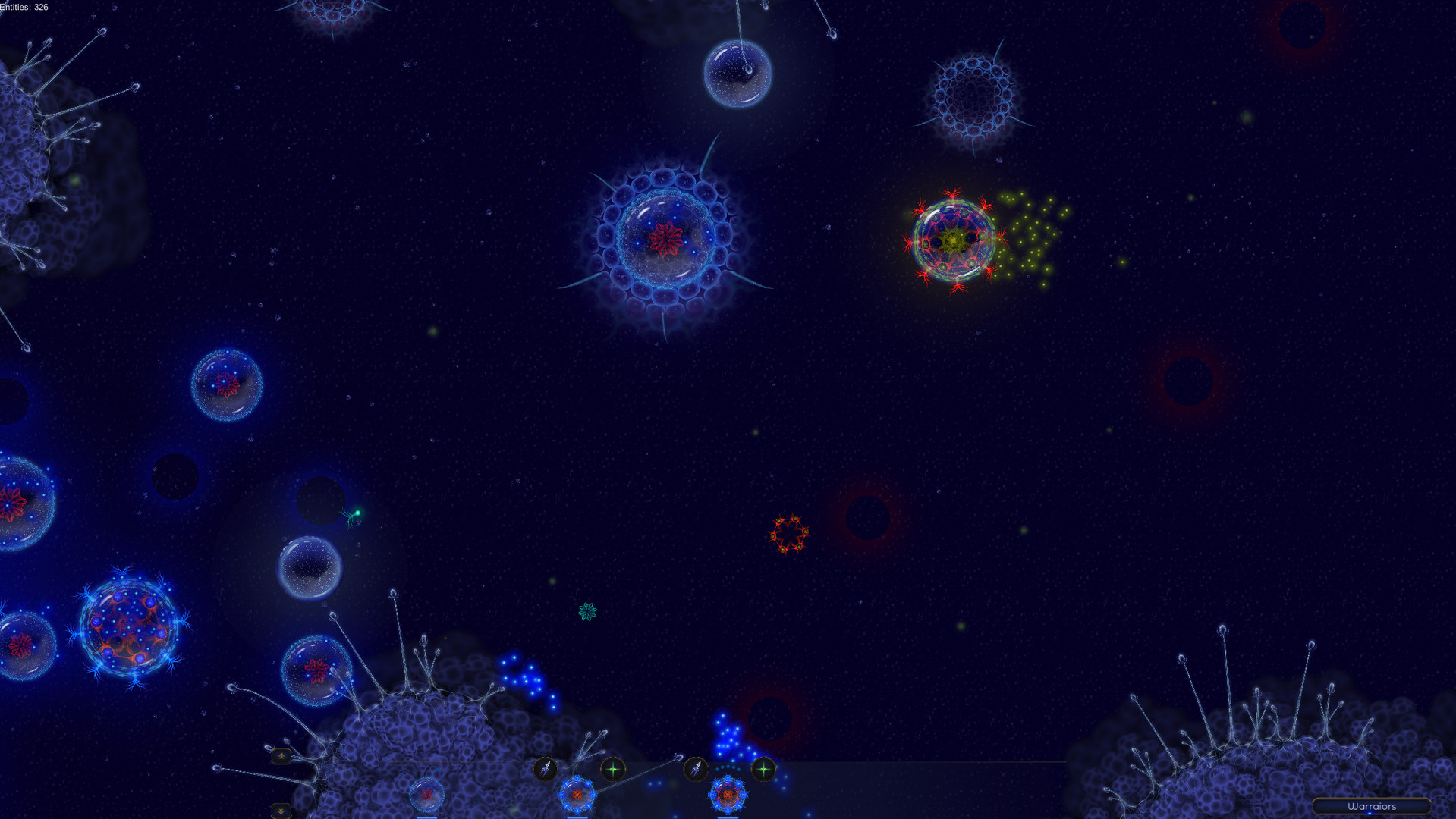Expand the panel with the upward arrow button
The image size is (1456, 819).
pyautogui.click(x=281, y=756)
